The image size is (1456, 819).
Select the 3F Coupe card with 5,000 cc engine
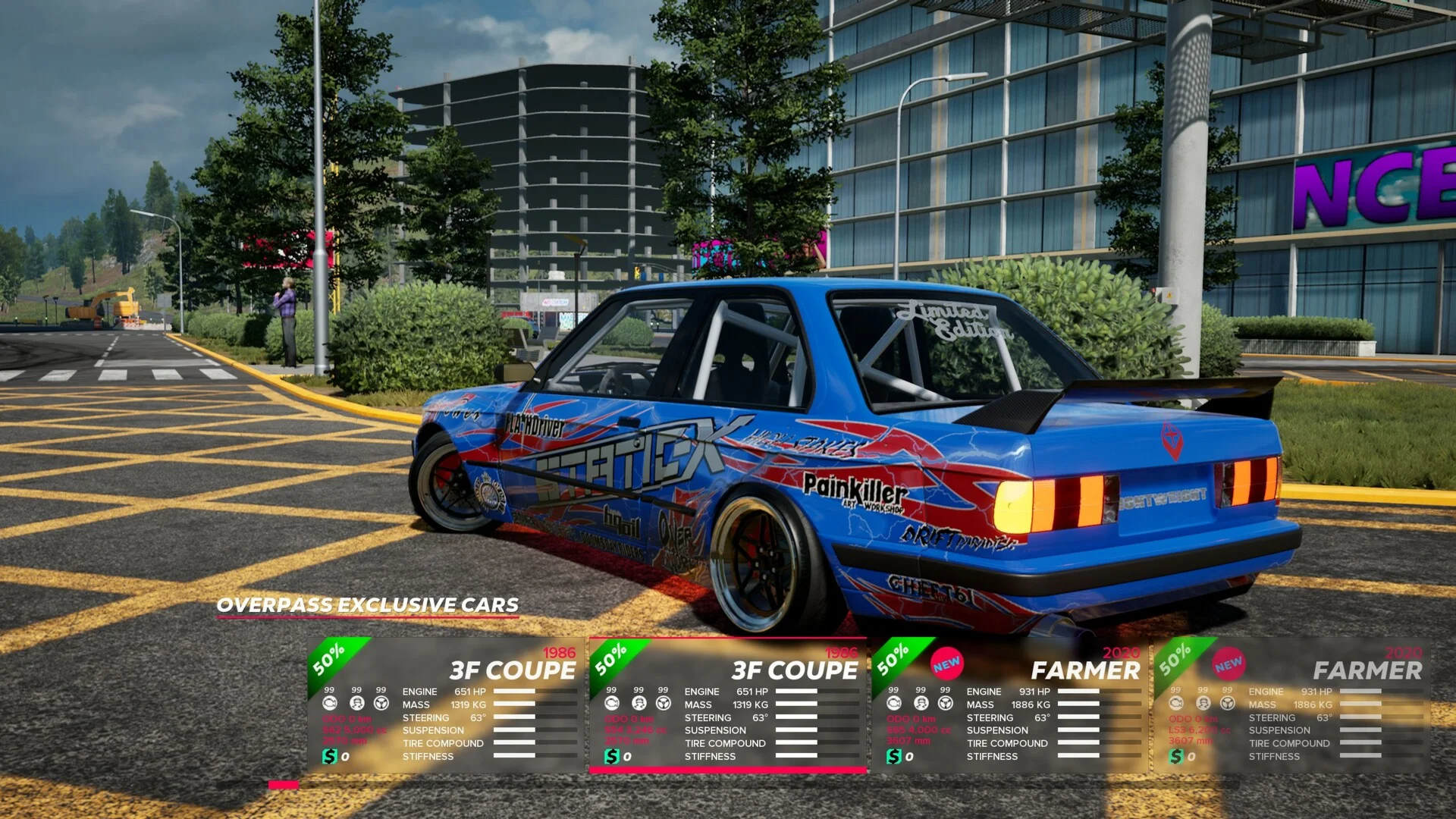coord(446,705)
